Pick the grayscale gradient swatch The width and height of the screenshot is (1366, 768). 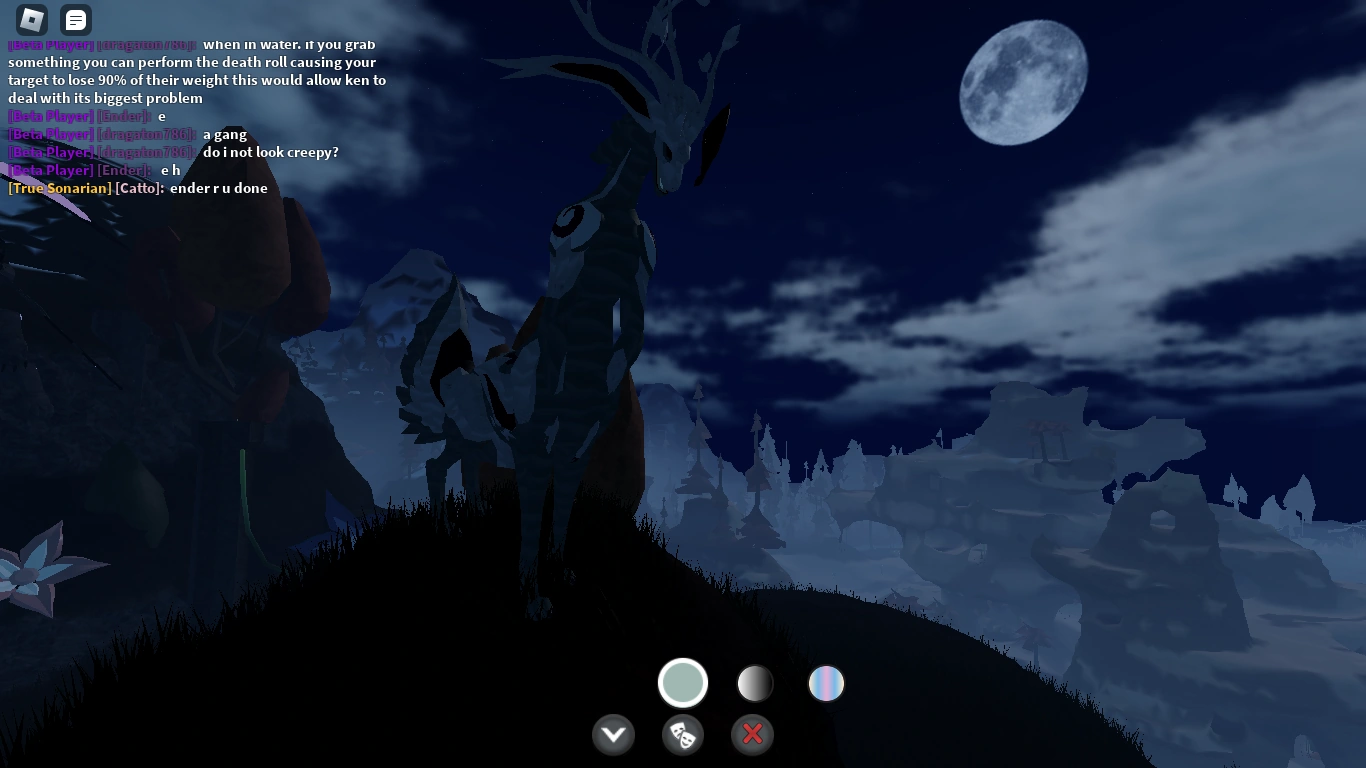pos(754,683)
